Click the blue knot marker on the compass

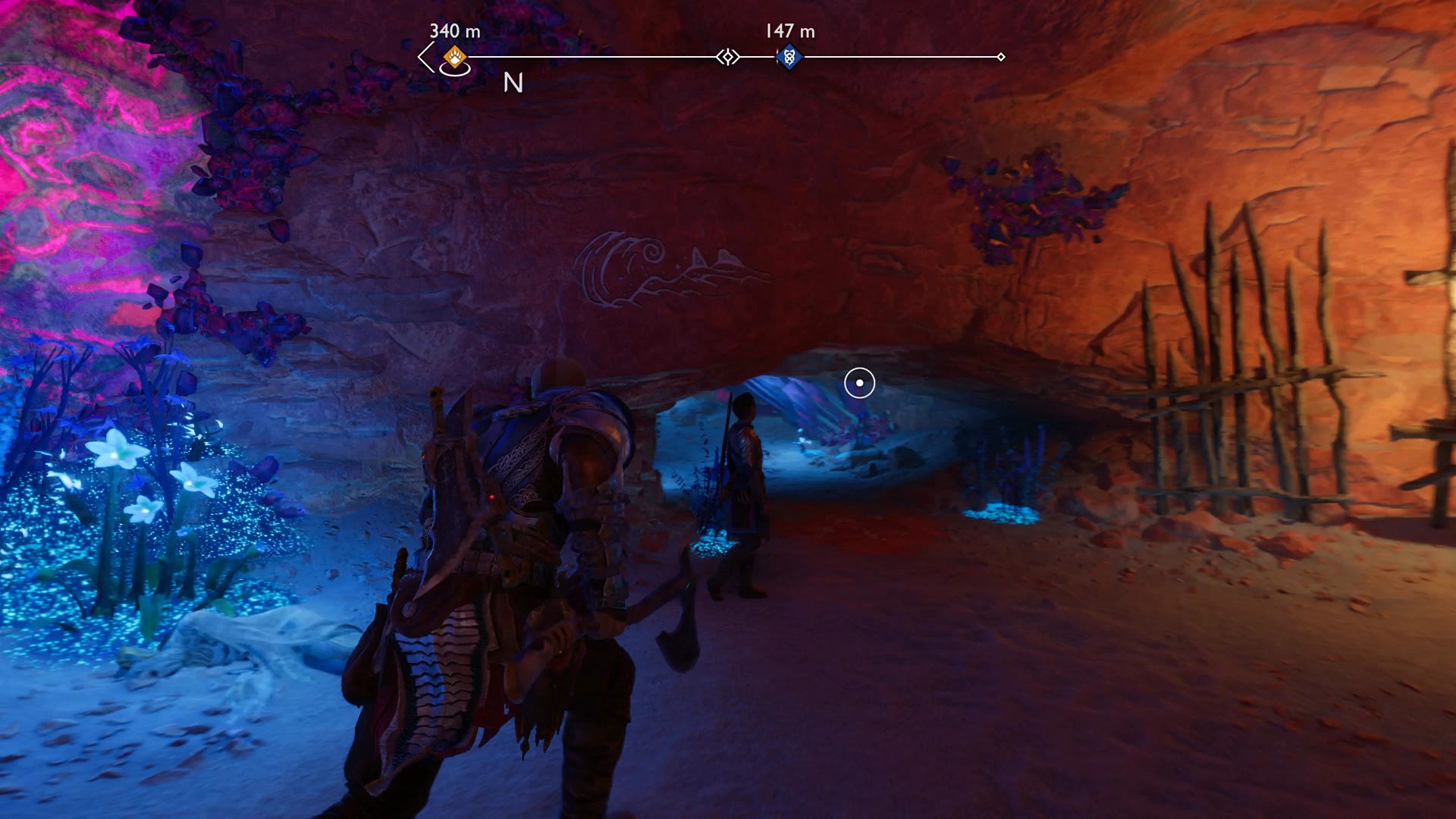tap(789, 57)
